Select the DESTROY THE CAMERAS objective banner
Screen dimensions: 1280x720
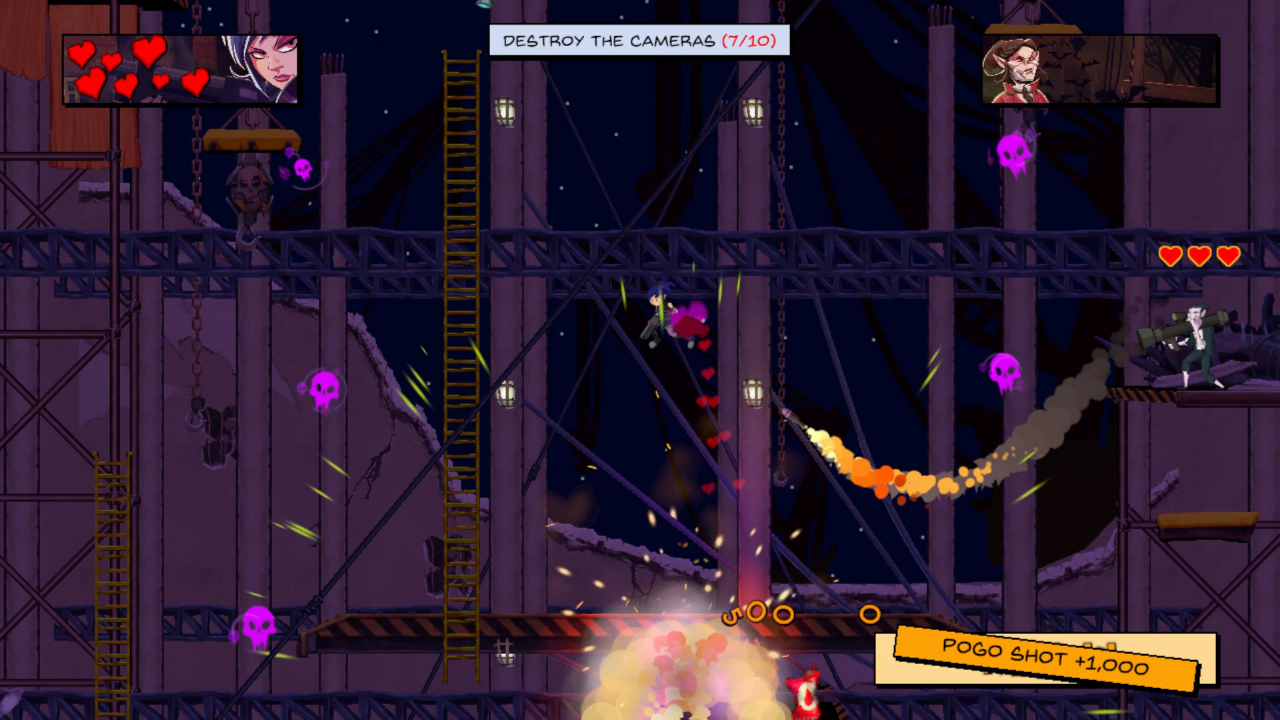coord(640,42)
